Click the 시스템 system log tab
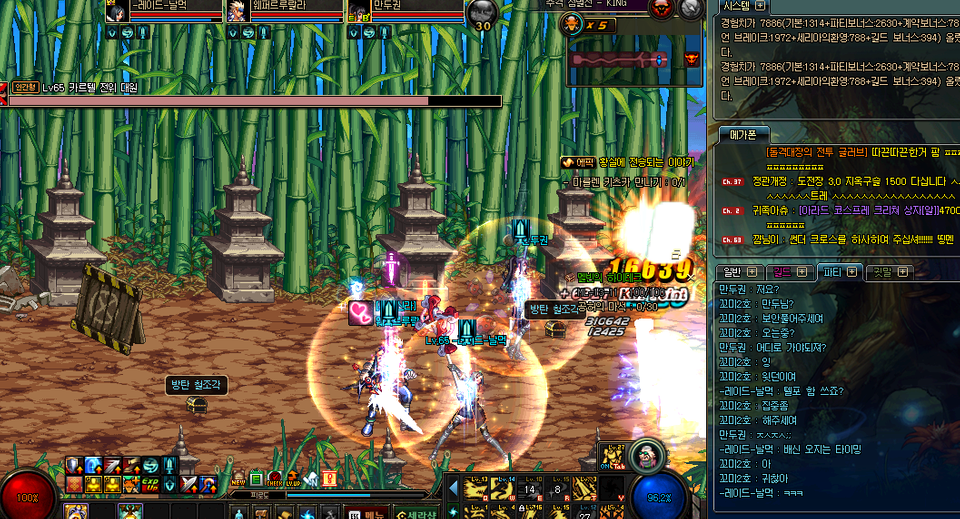960x519 pixels. point(736,6)
